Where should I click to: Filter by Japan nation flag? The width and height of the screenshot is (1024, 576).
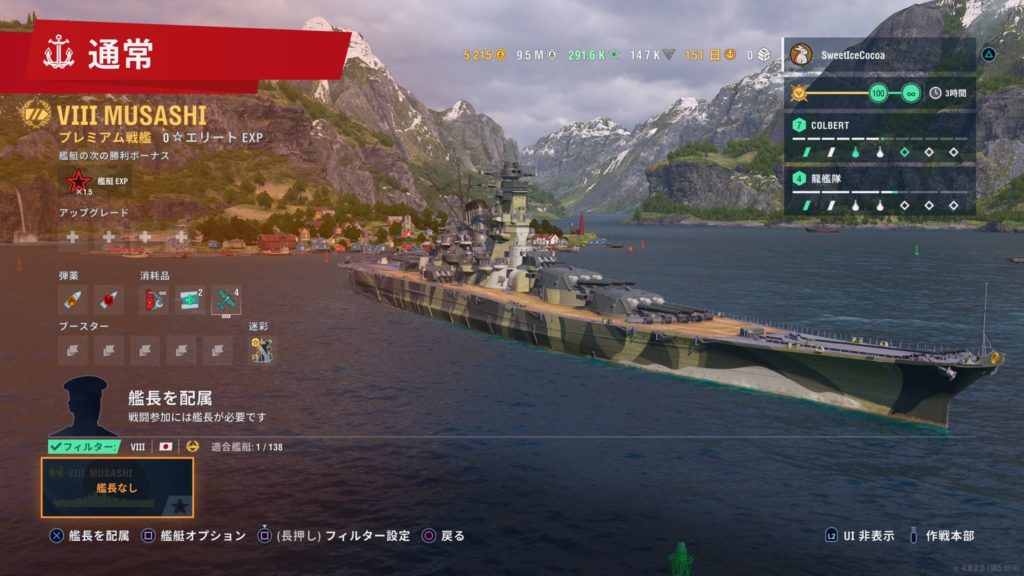tap(166, 447)
